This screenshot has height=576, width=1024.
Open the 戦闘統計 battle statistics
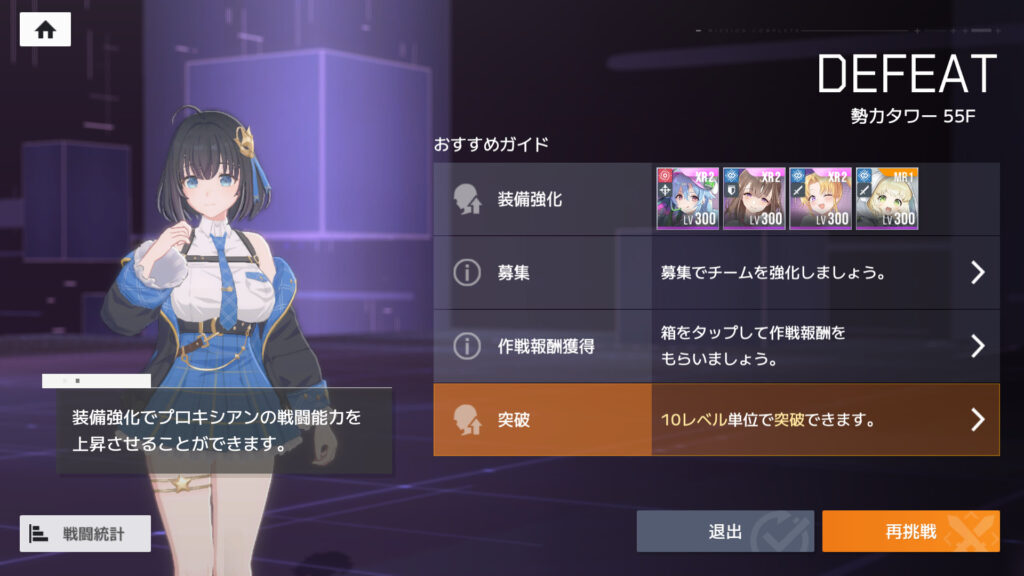85,533
